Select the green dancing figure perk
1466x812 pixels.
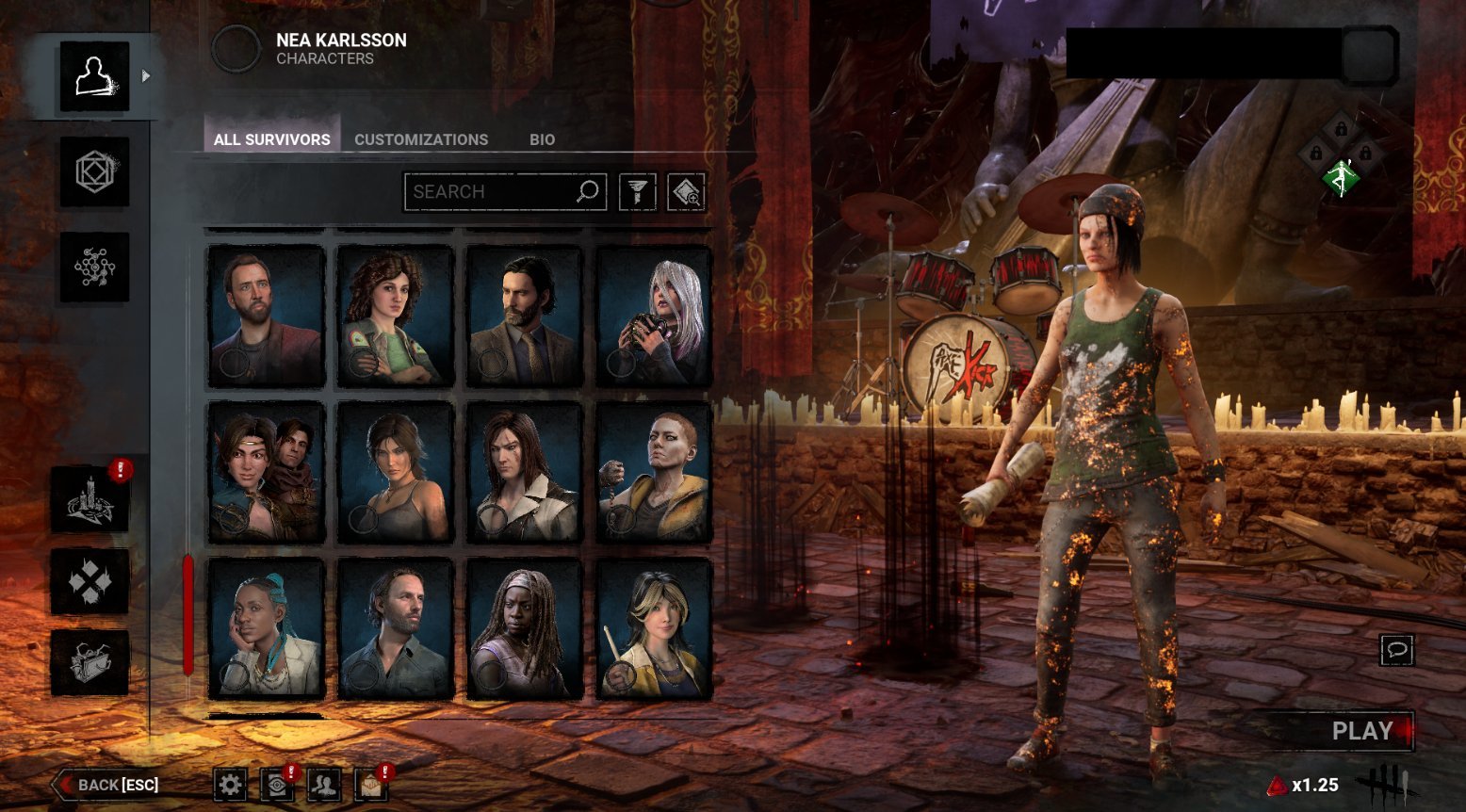point(1340,176)
